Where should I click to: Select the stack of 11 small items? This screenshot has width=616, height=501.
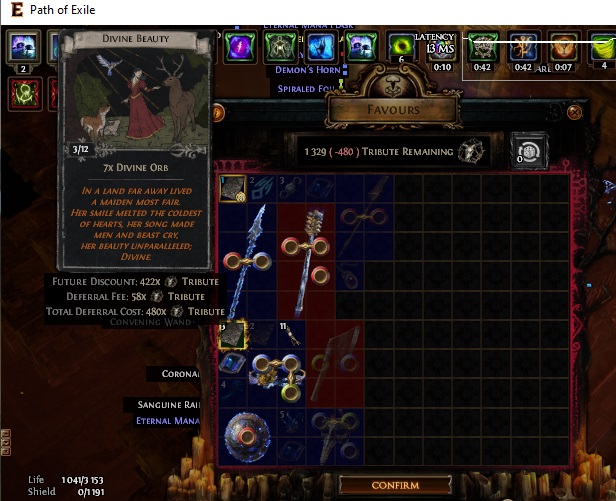290,335
